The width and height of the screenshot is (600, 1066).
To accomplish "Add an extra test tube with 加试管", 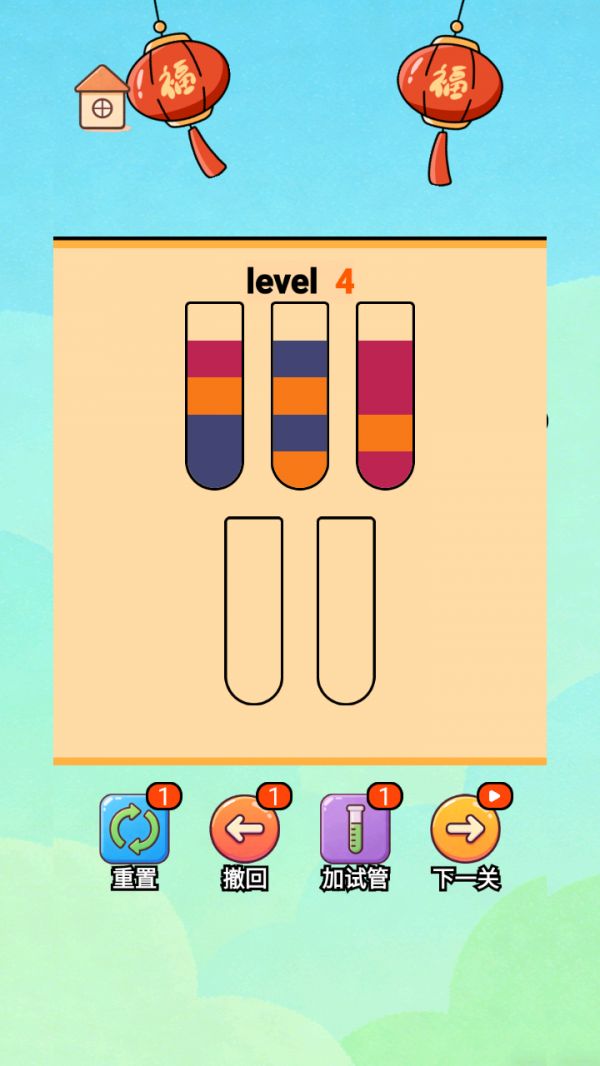I will tap(354, 830).
